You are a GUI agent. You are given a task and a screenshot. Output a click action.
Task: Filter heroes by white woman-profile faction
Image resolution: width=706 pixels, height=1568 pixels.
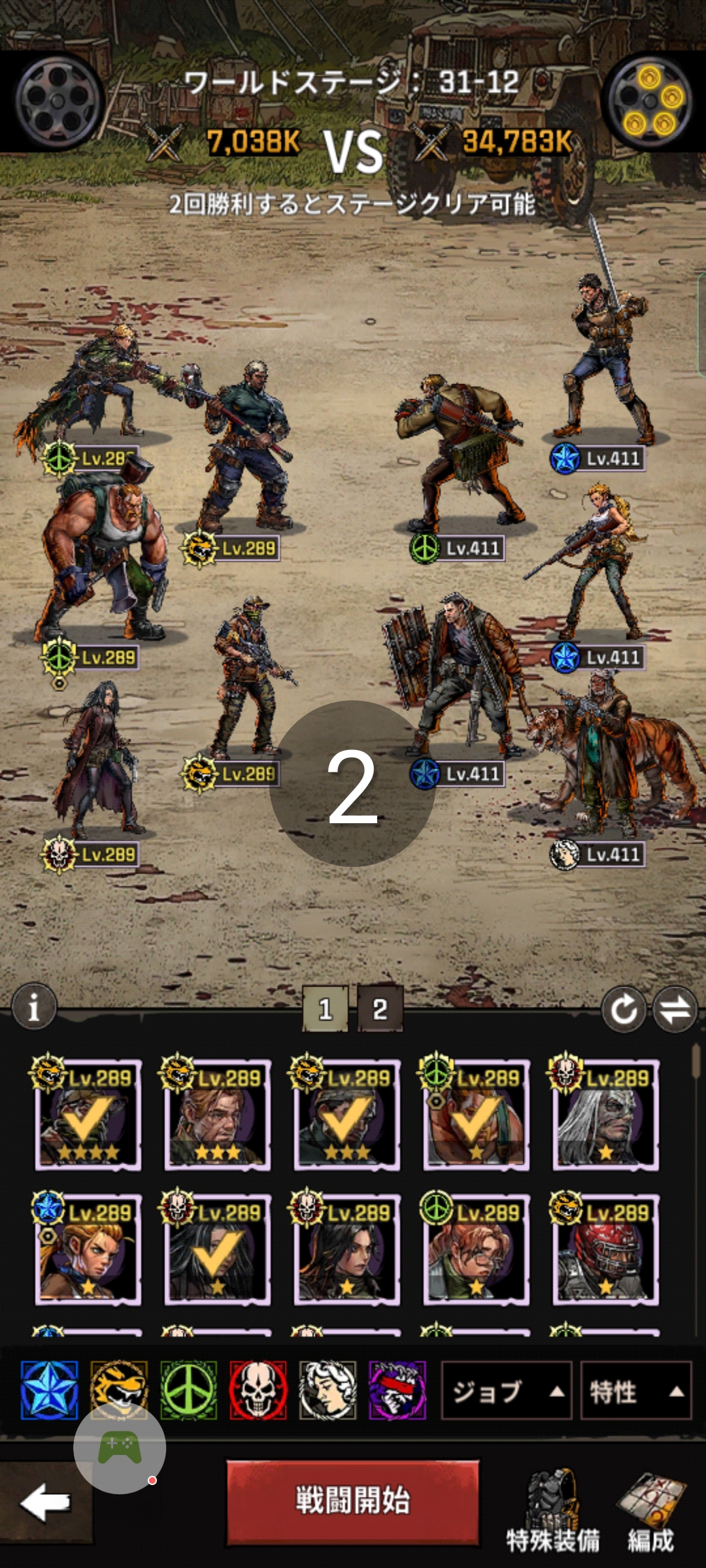tap(328, 1390)
